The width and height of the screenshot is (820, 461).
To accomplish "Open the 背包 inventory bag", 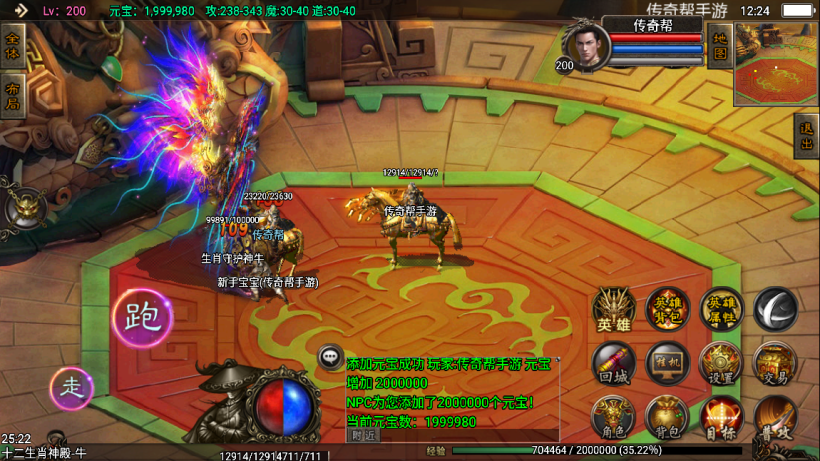I will tap(666, 417).
